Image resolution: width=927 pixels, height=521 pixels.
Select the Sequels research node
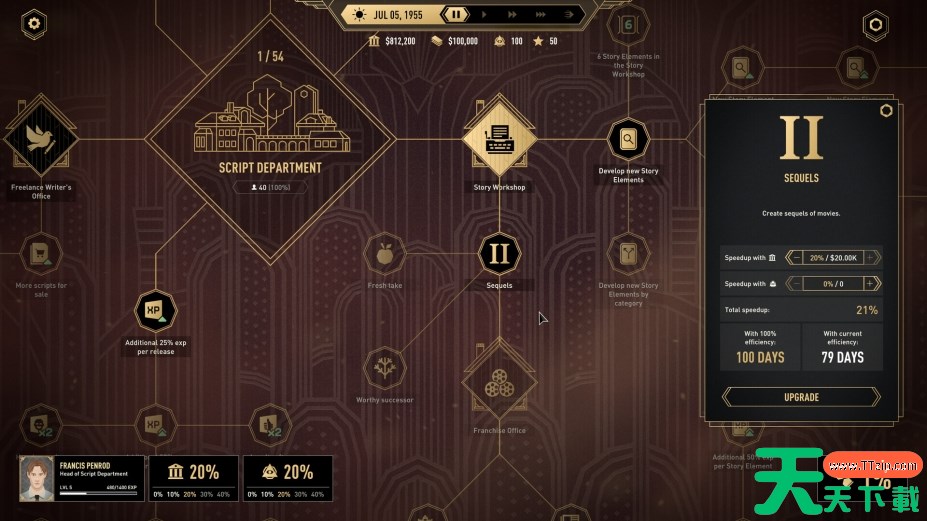499,254
